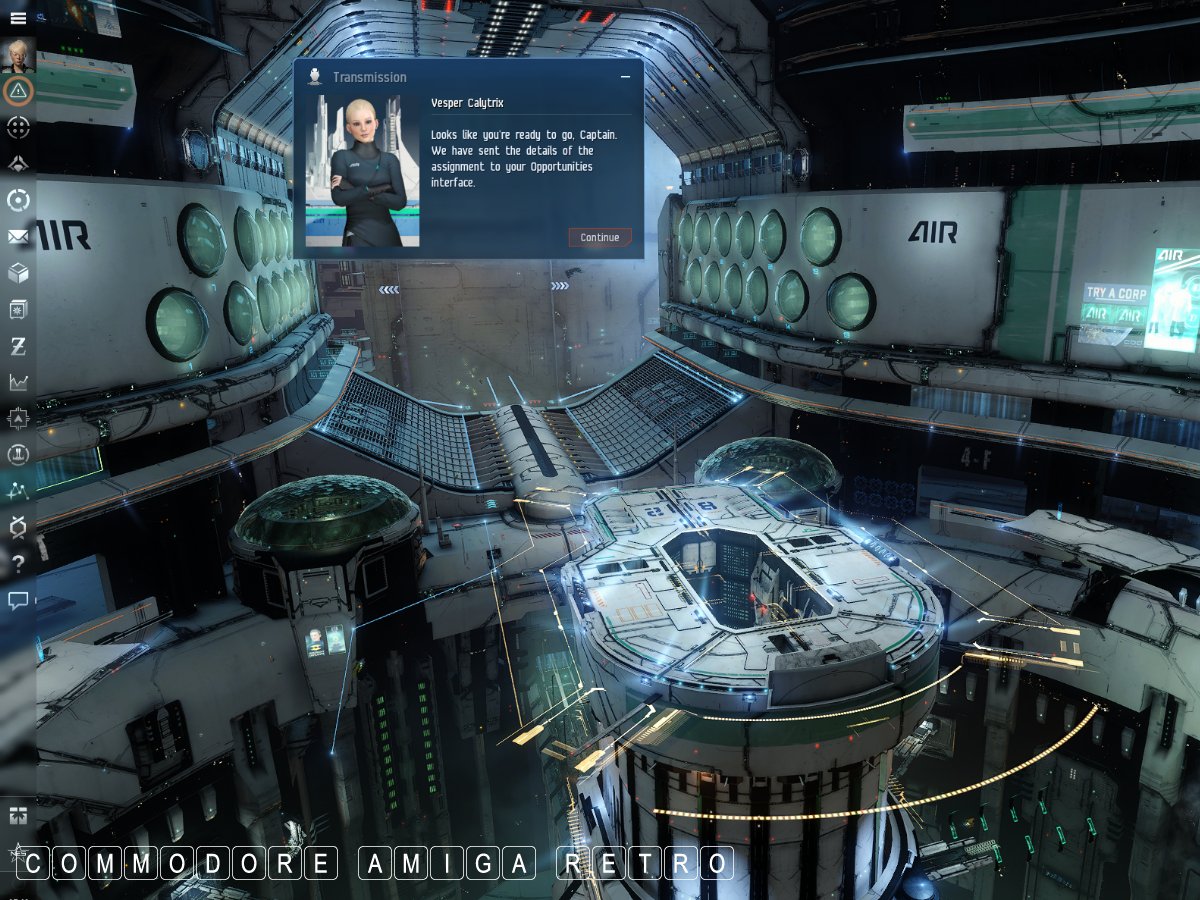Open the chat speech bubble icon

18,600
